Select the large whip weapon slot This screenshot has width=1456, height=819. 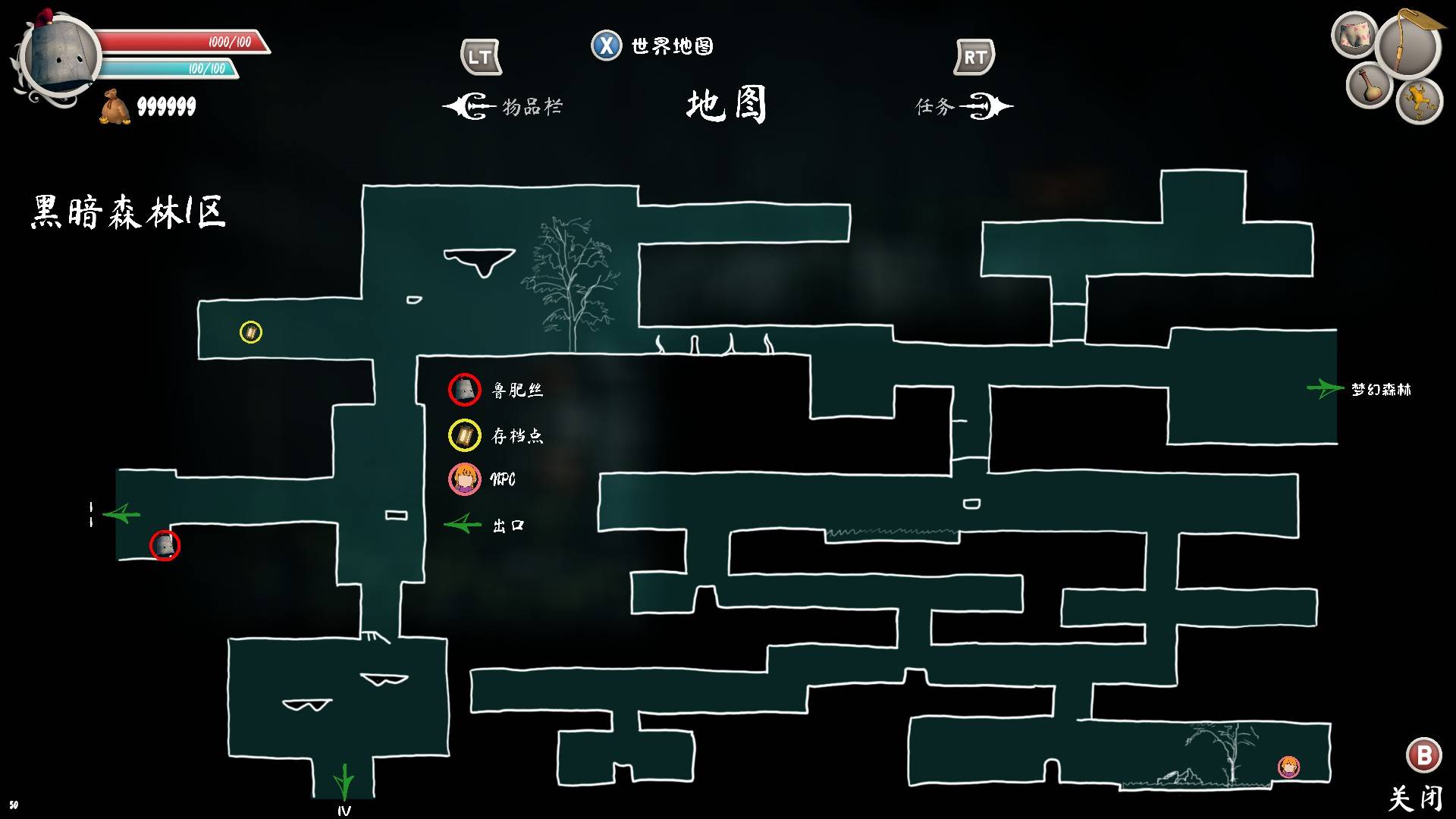pyautogui.click(x=1409, y=45)
